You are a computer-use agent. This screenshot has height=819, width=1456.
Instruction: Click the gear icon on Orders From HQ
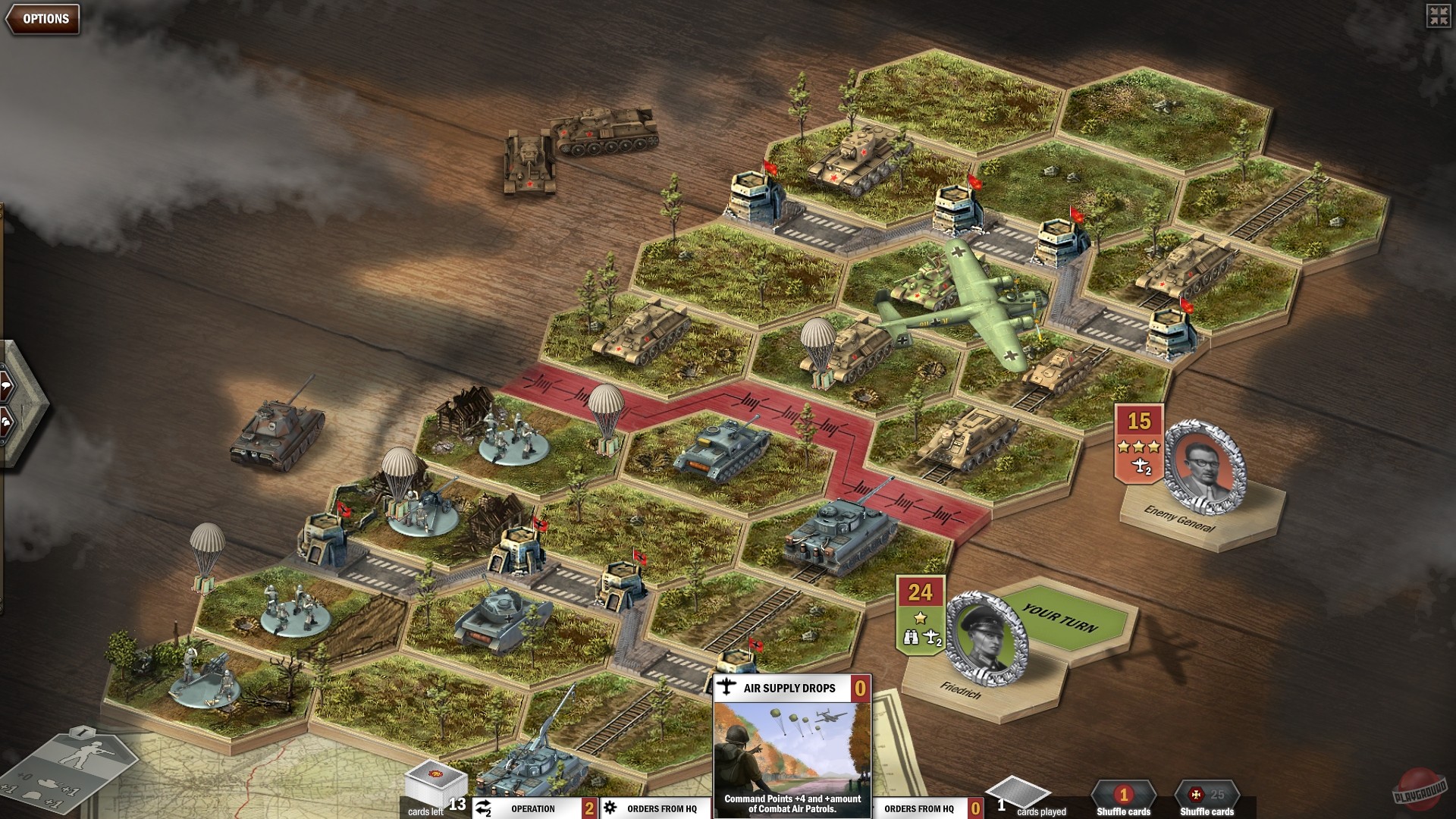pyautogui.click(x=610, y=807)
